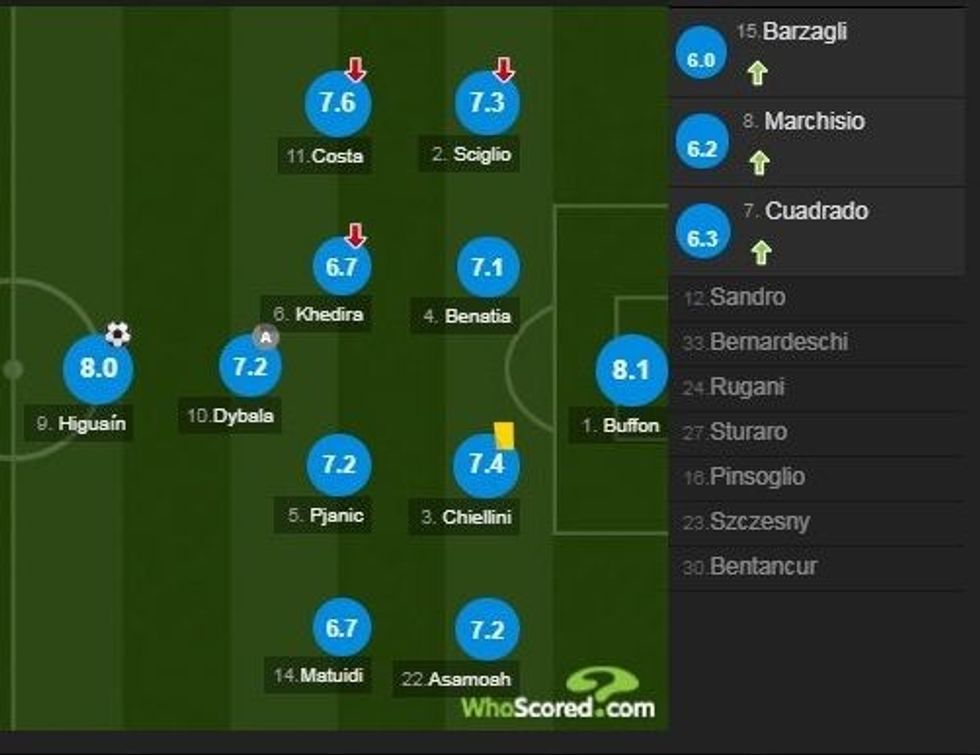The width and height of the screenshot is (980, 755).
Task: Select Higuaín's 8.0 rating circle
Action: click(x=98, y=367)
